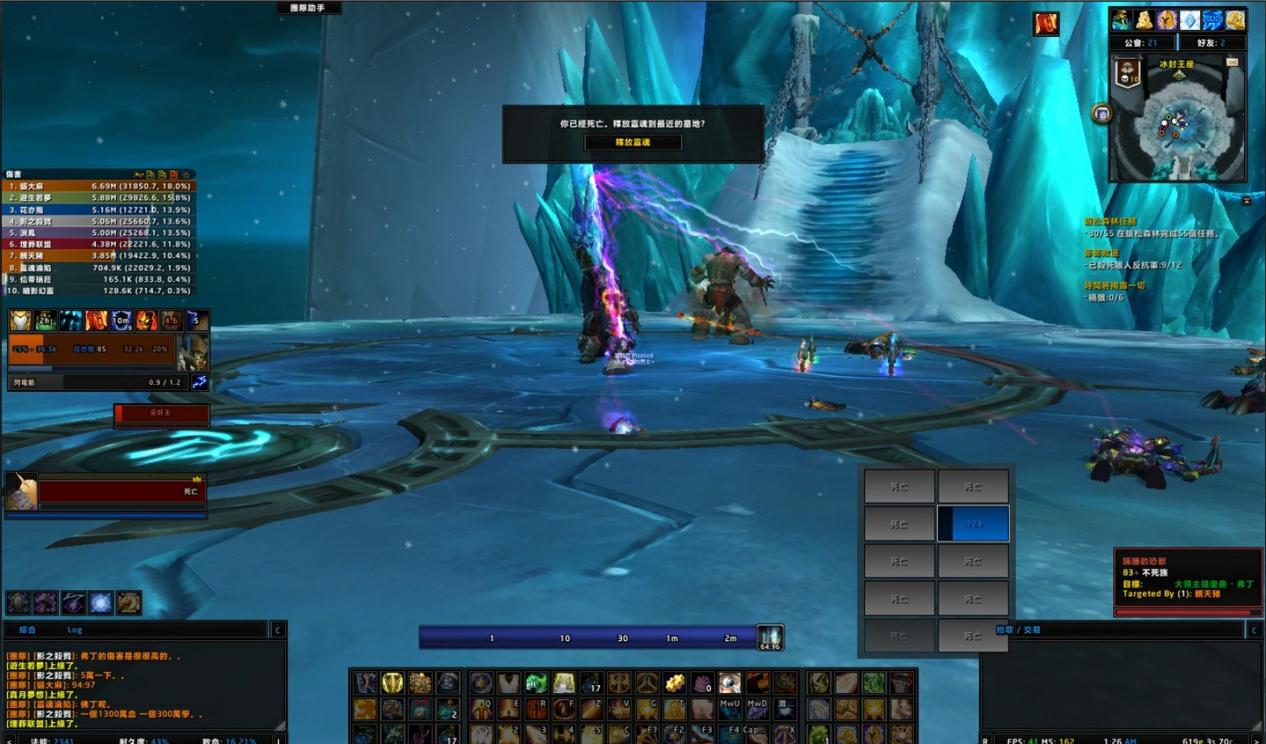Show the 好友 friends list

tap(1214, 43)
